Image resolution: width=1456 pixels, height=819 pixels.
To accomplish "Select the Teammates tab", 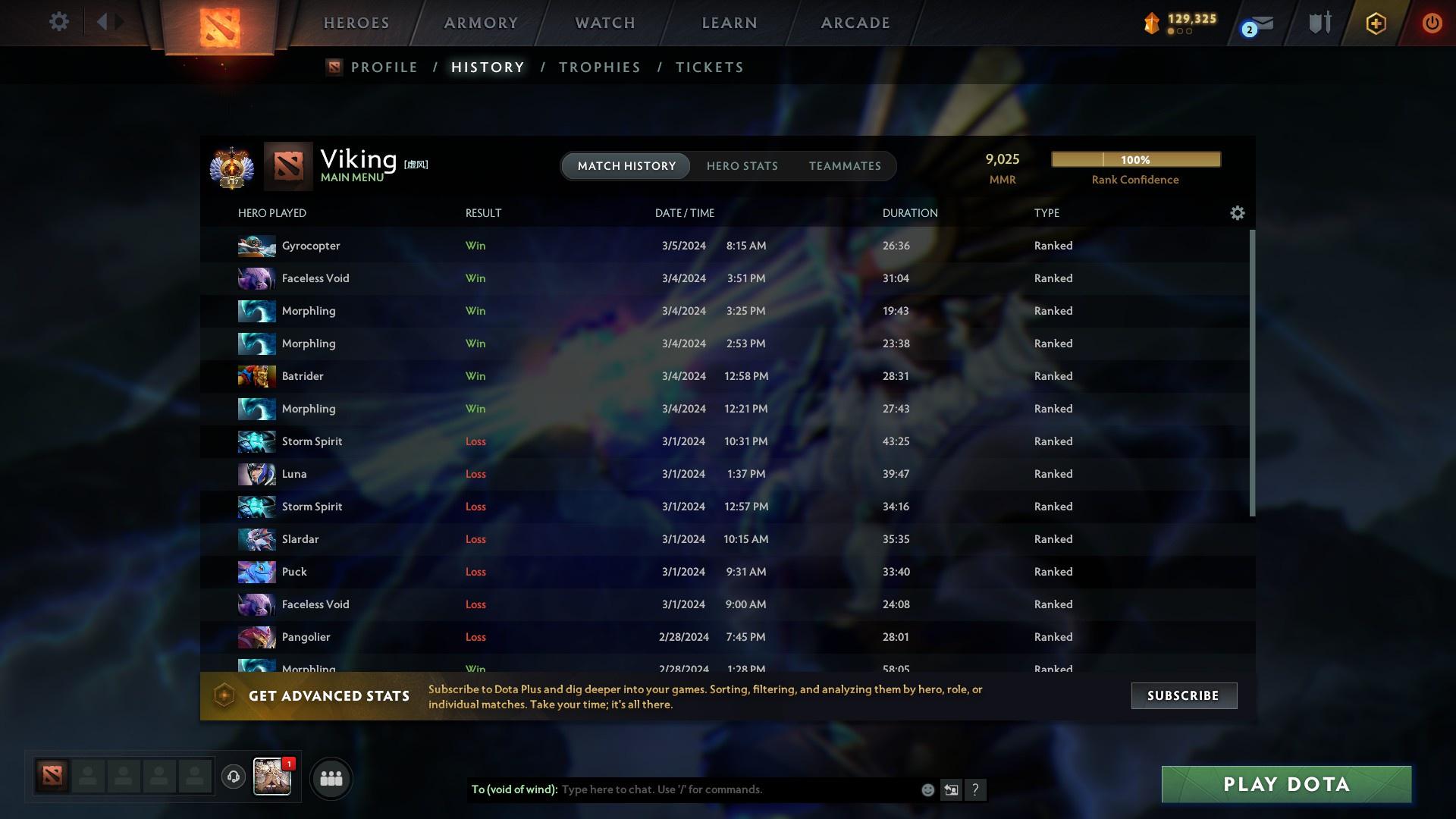I will 845,165.
